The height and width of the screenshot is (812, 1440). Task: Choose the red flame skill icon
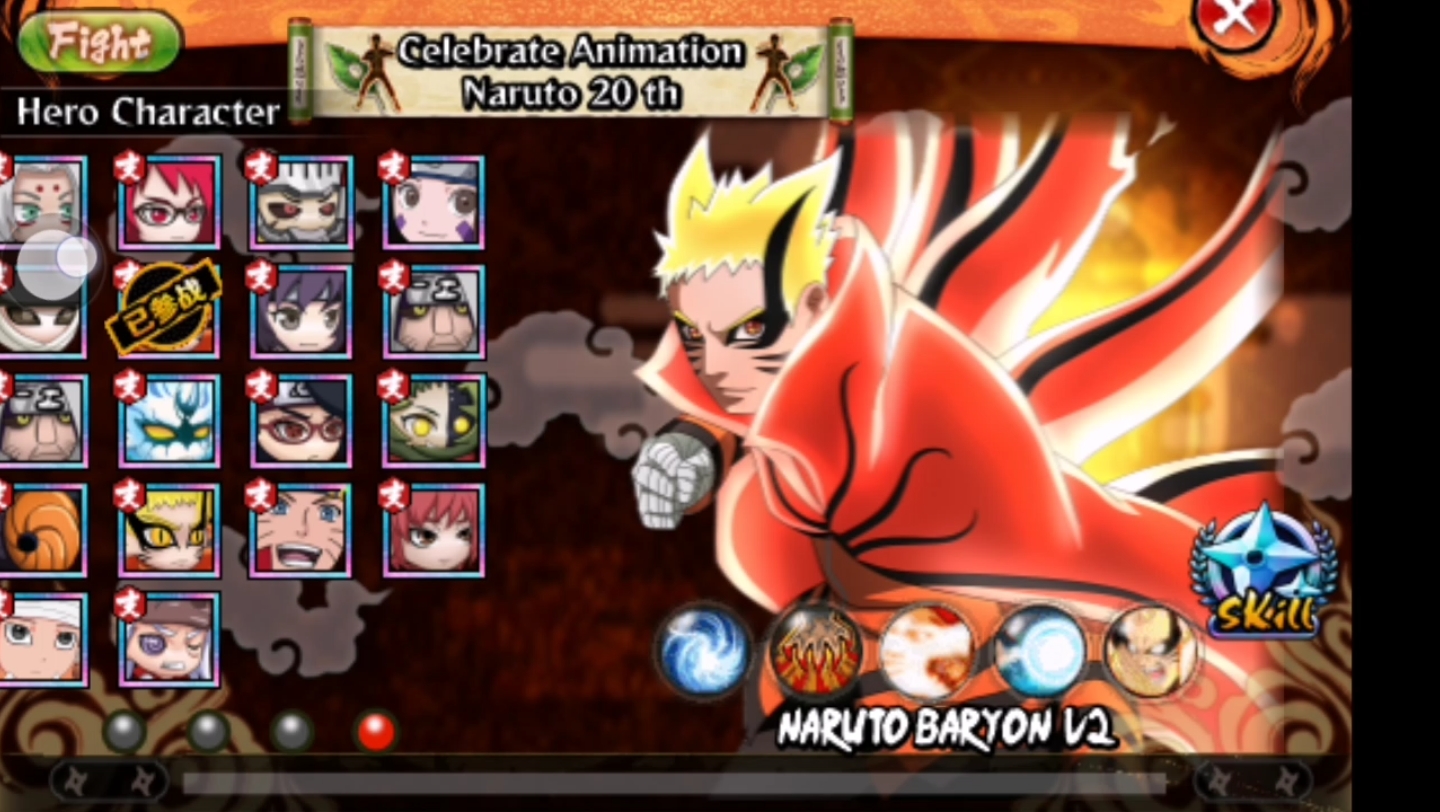tap(816, 651)
